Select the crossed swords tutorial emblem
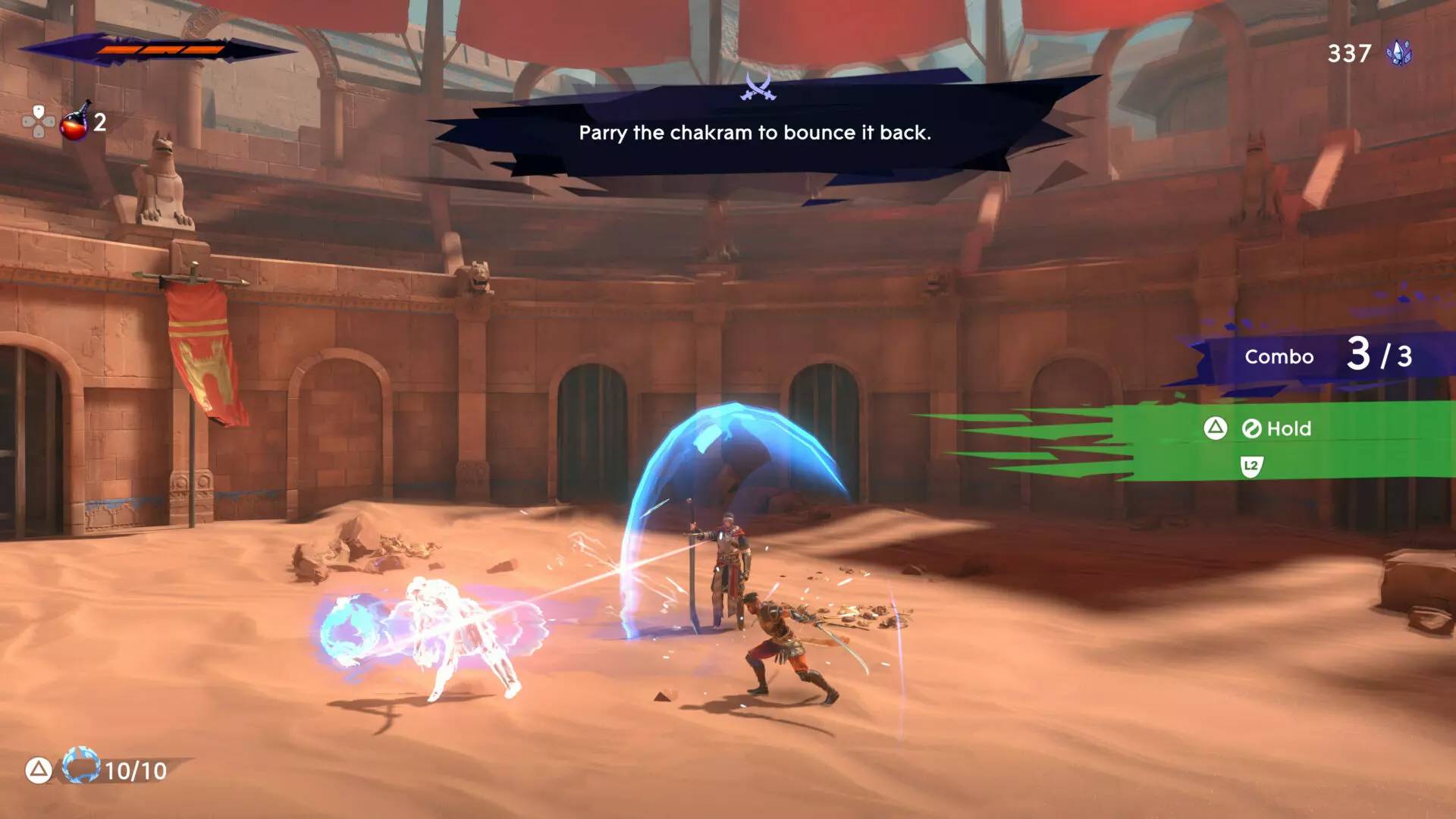 [758, 88]
